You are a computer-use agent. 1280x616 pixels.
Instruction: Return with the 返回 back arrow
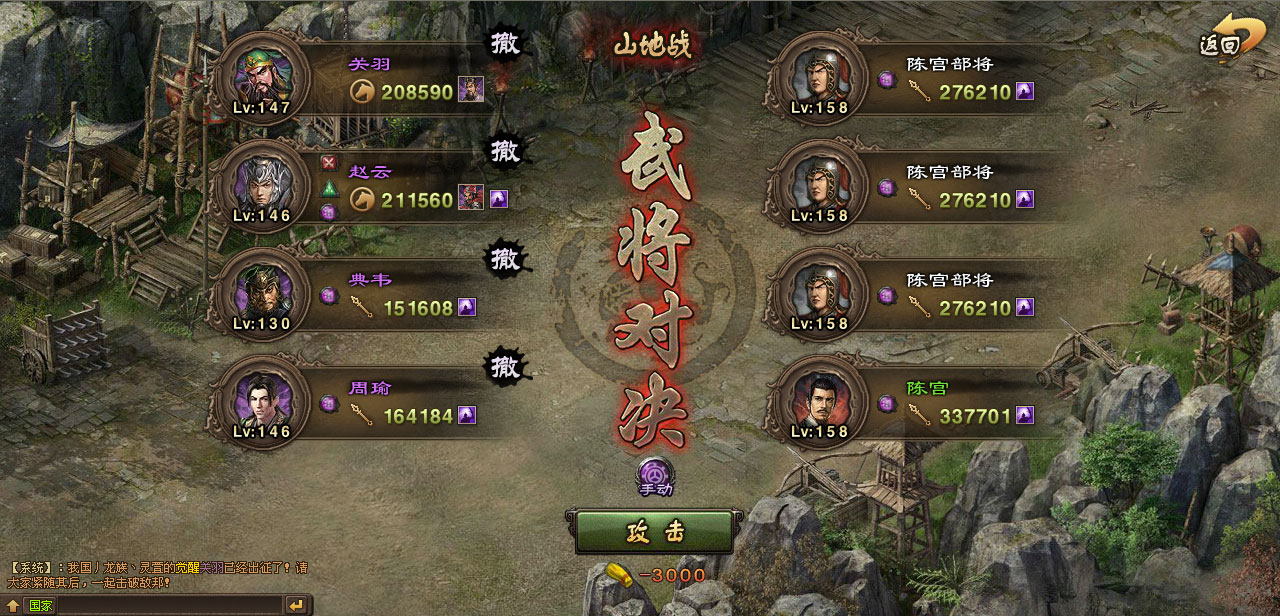point(1223,38)
